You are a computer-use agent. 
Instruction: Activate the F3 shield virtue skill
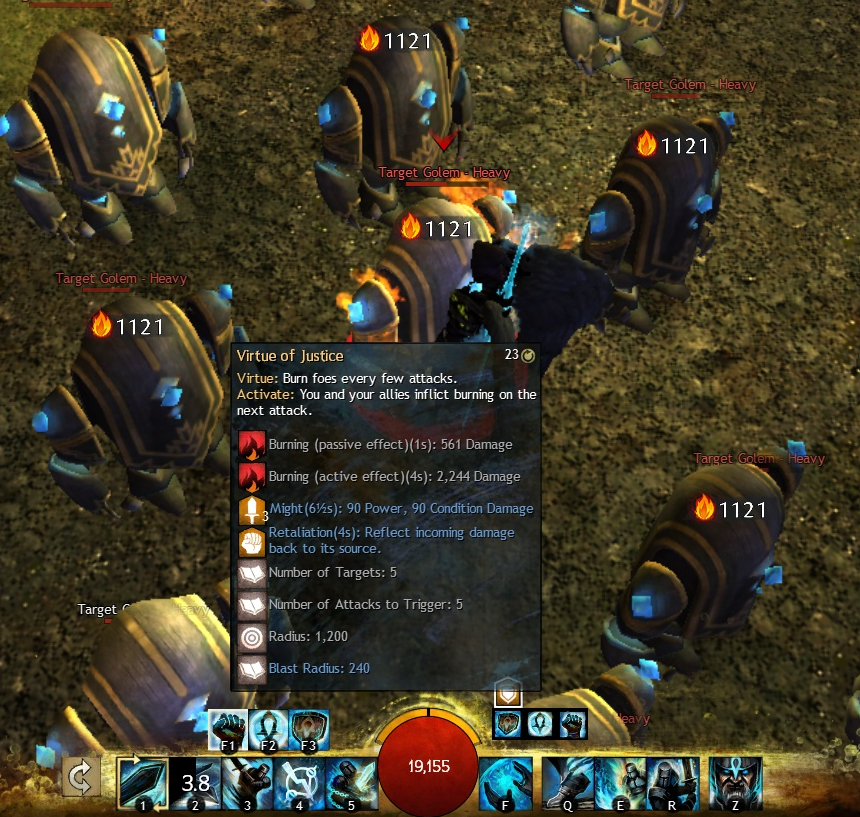coord(309,729)
